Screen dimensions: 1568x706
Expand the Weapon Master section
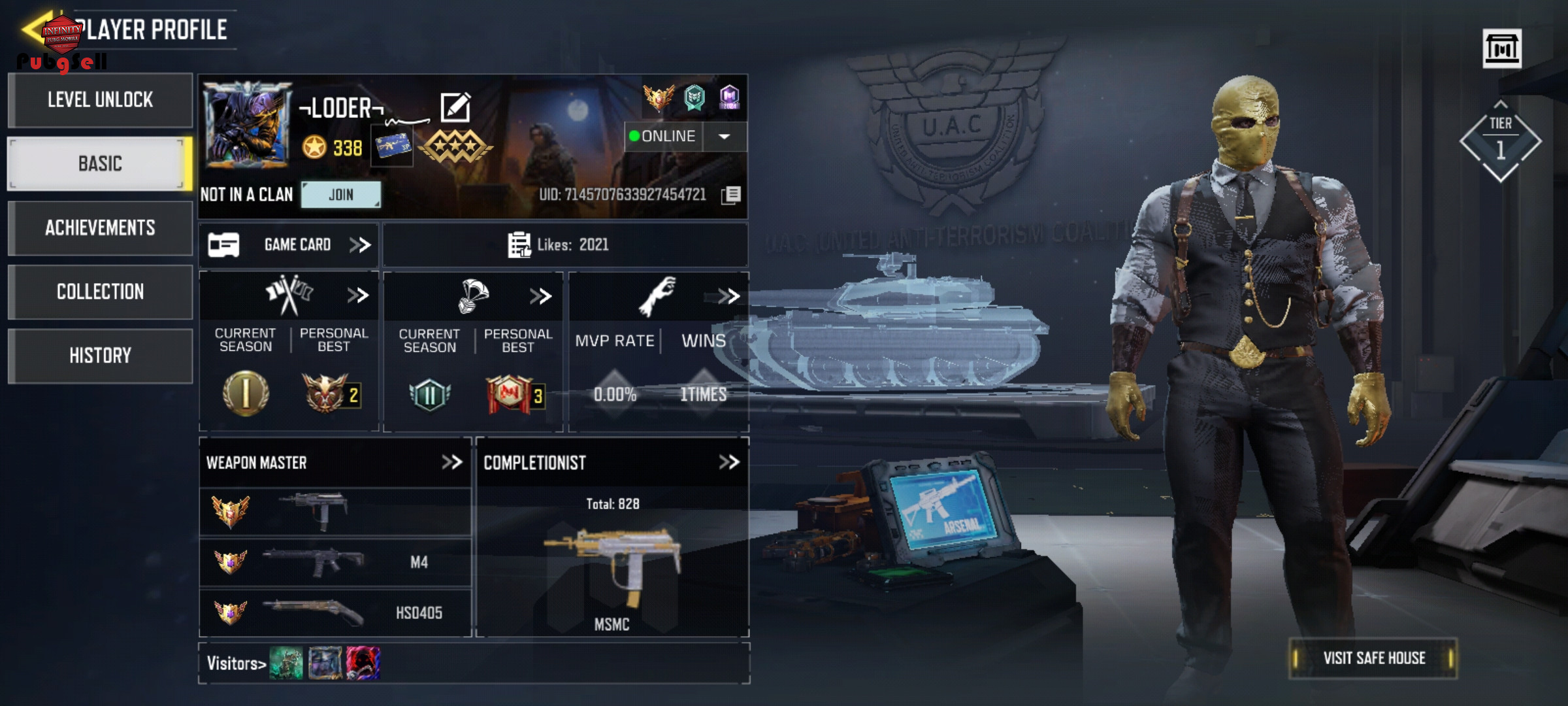451,463
